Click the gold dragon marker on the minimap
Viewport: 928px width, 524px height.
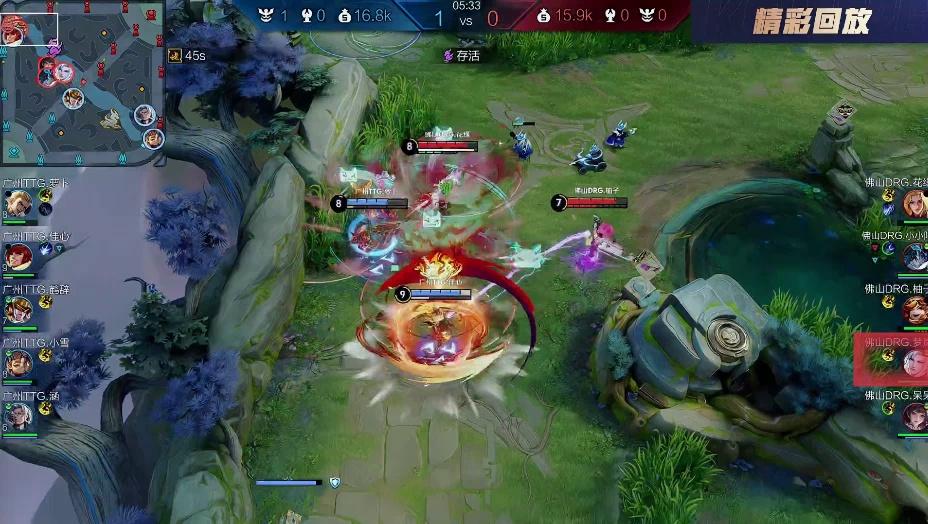point(113,120)
